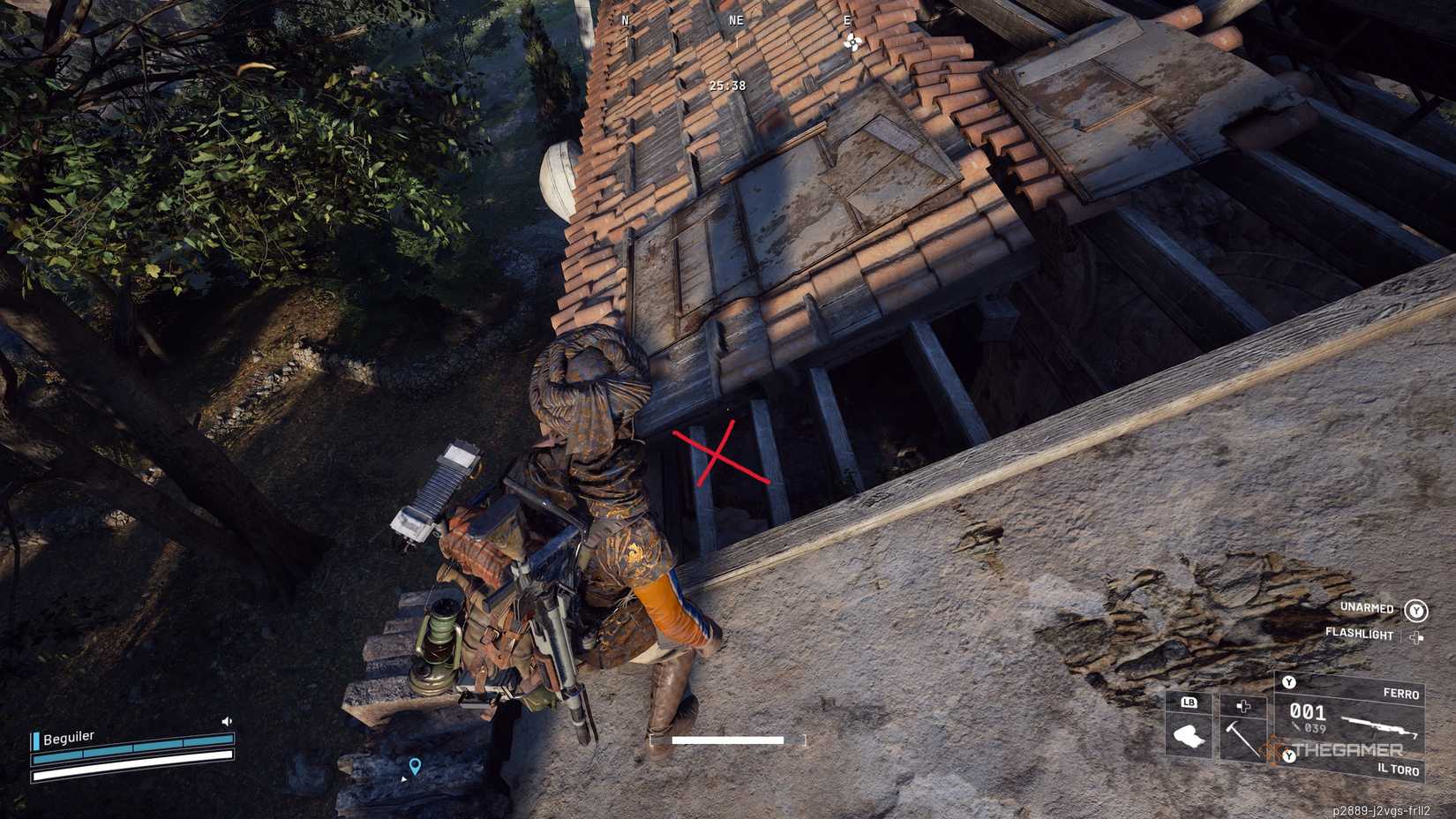Toggle unarmed mode via the Y button prompt

(1416, 611)
